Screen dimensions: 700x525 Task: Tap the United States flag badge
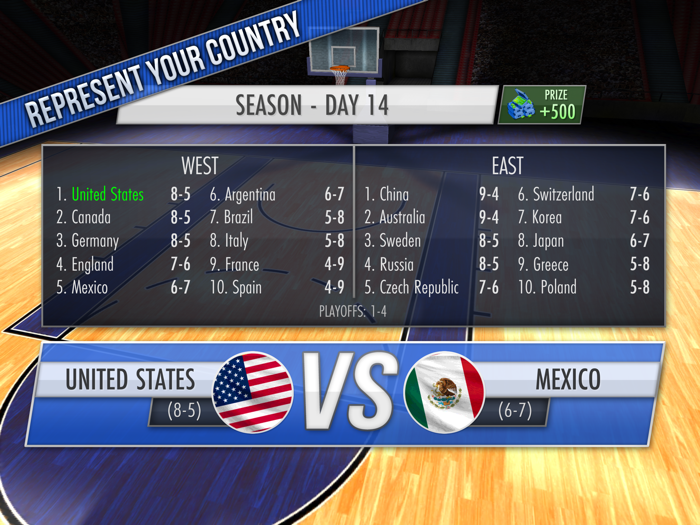(x=253, y=392)
